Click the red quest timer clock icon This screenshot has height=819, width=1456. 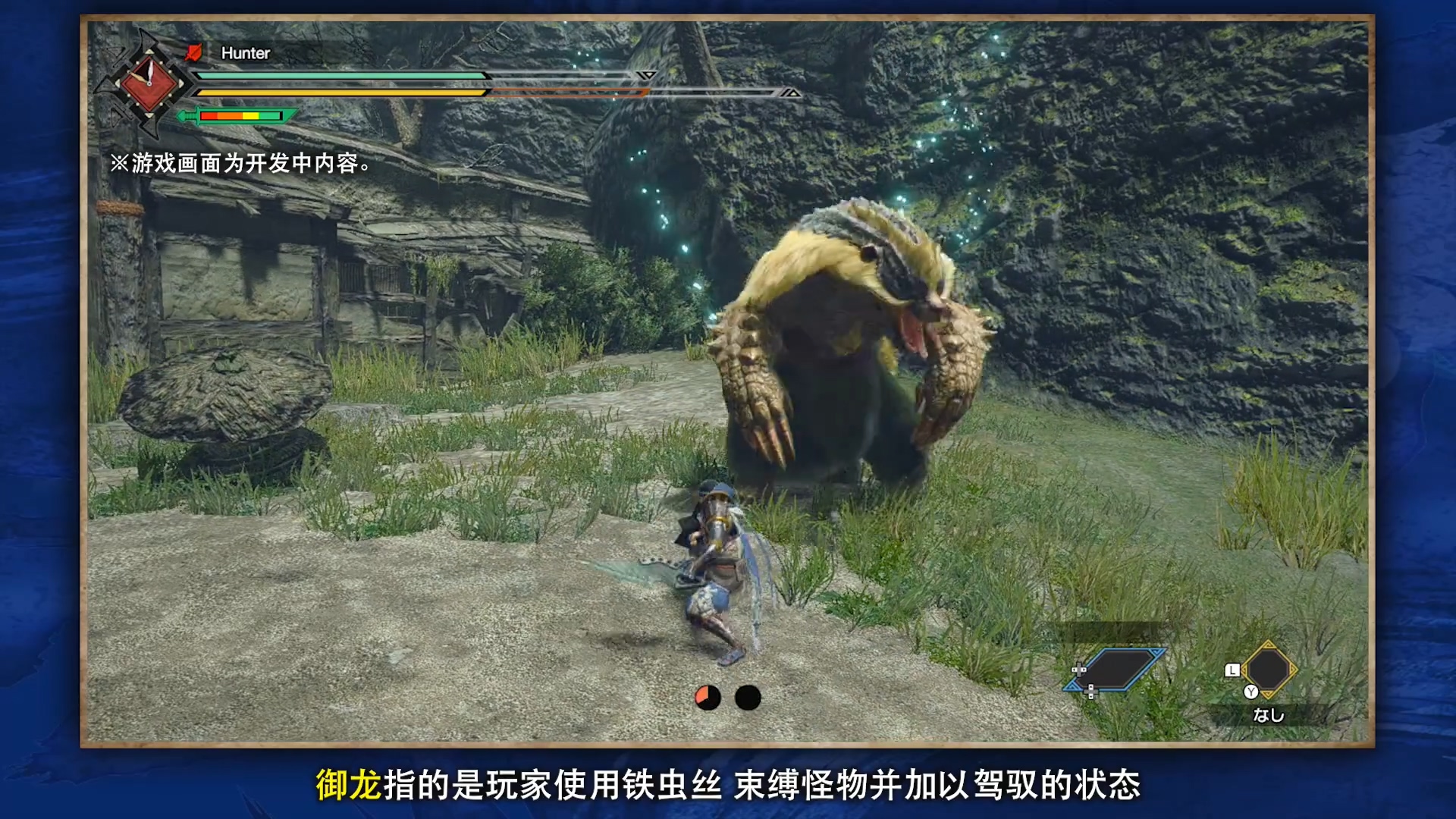(x=149, y=83)
